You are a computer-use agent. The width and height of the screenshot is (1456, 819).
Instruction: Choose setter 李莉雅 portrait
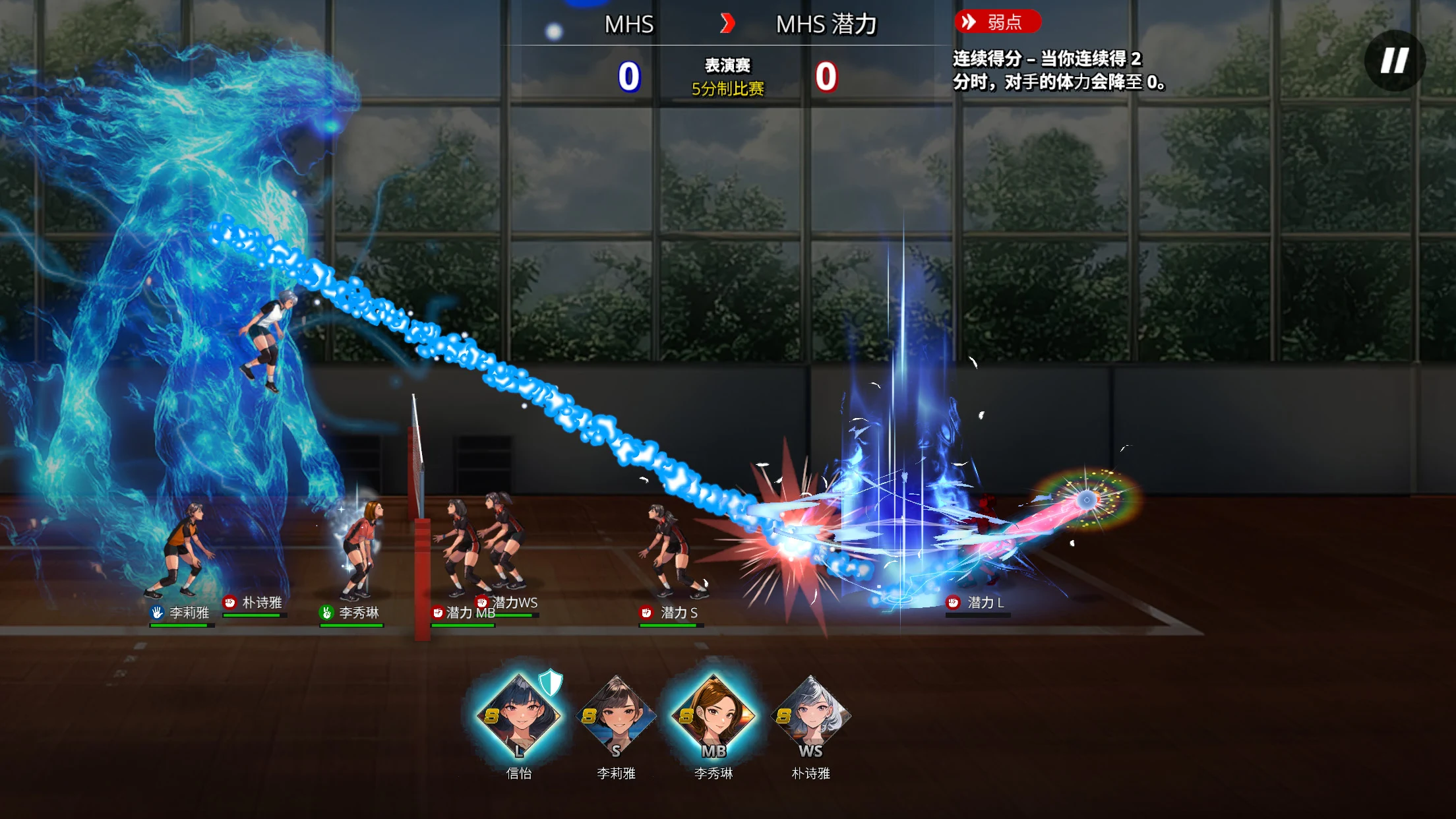point(616,716)
